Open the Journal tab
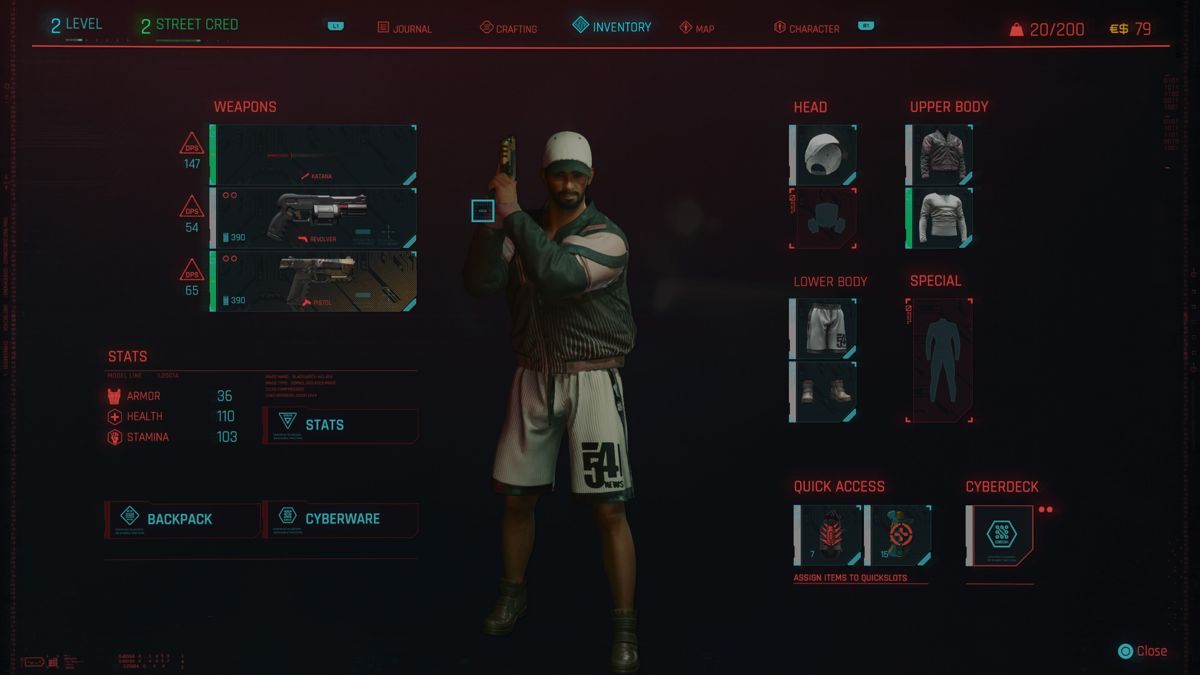The height and width of the screenshot is (675, 1200). 405,28
